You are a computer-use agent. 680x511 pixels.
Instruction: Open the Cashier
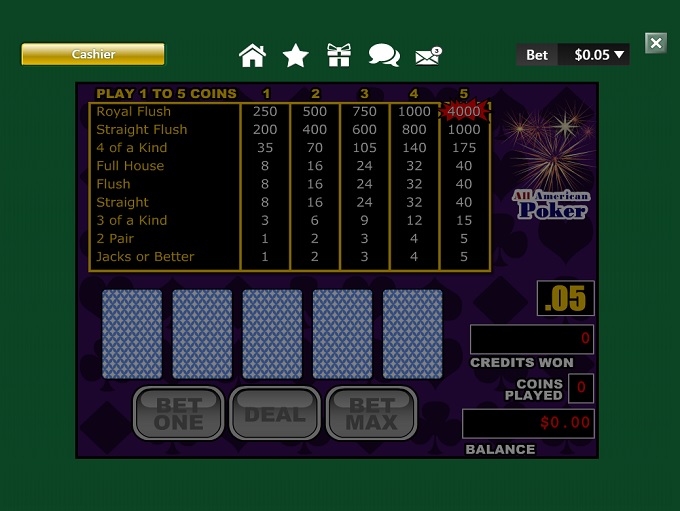(x=93, y=54)
